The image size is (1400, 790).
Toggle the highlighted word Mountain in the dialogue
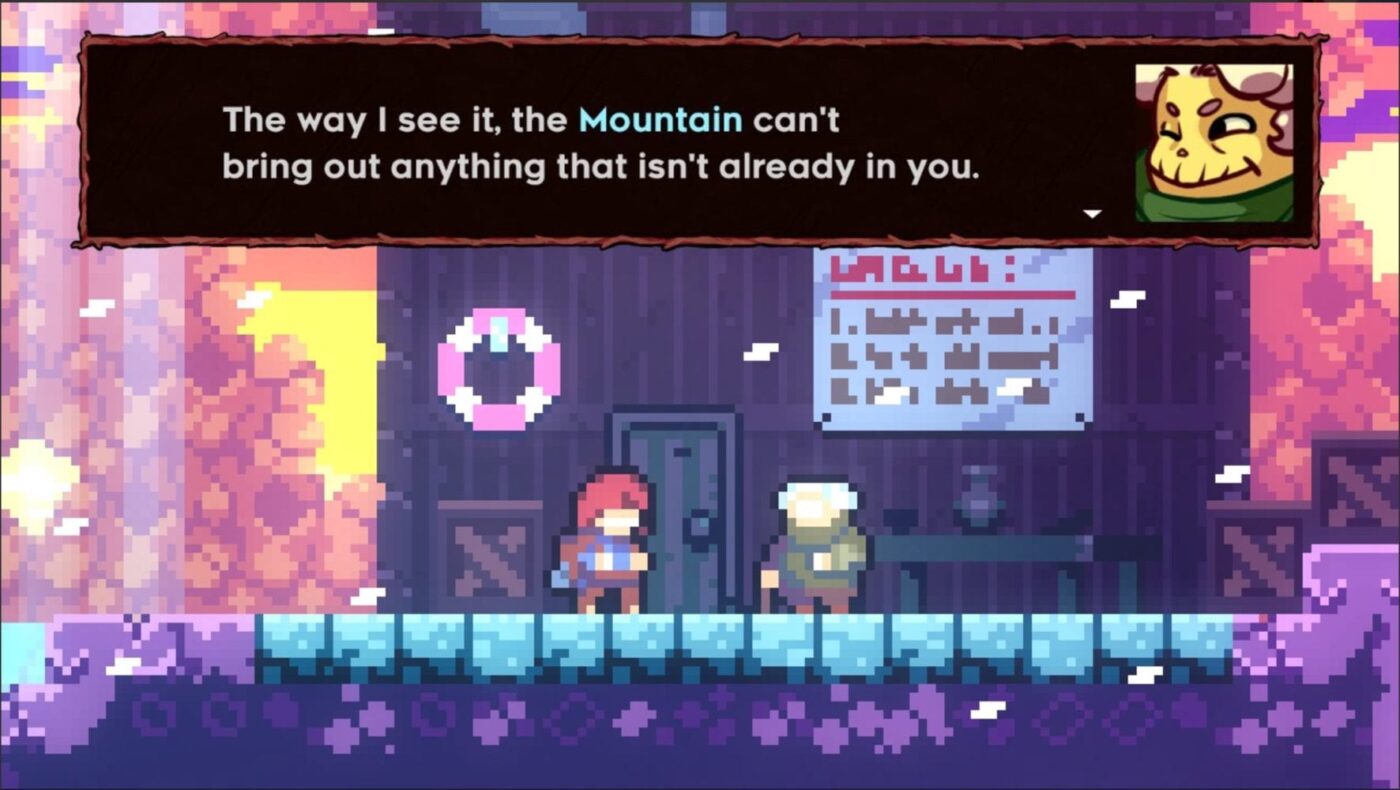tap(660, 120)
